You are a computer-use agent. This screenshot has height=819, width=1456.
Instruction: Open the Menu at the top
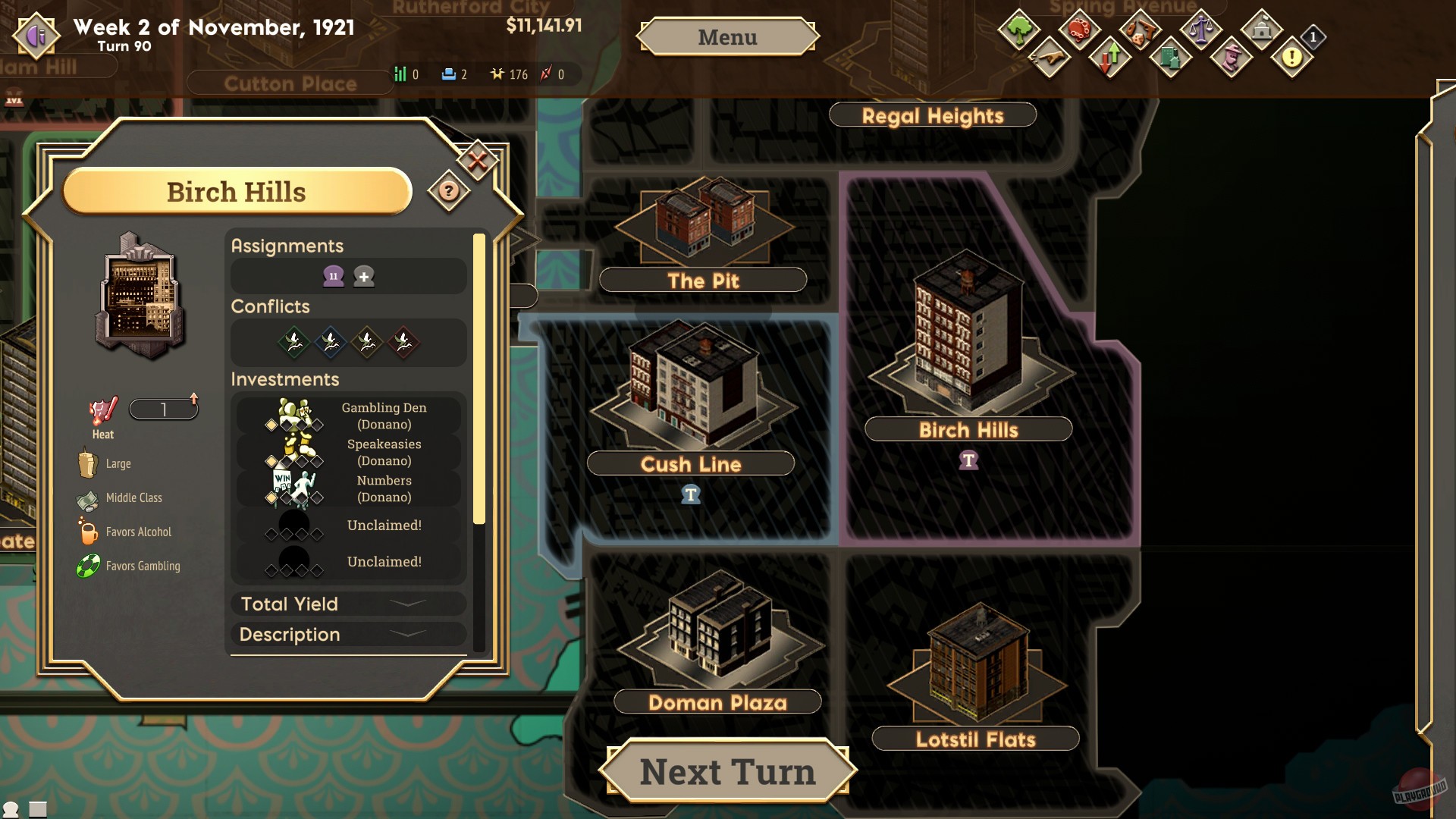(x=726, y=36)
